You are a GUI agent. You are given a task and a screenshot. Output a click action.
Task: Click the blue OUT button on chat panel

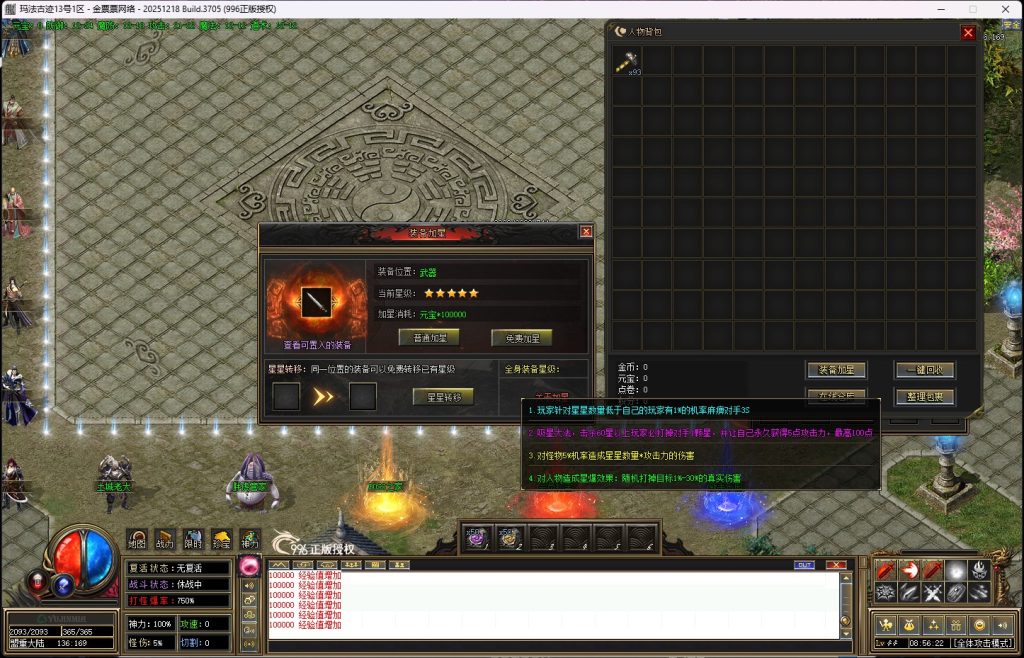(804, 565)
